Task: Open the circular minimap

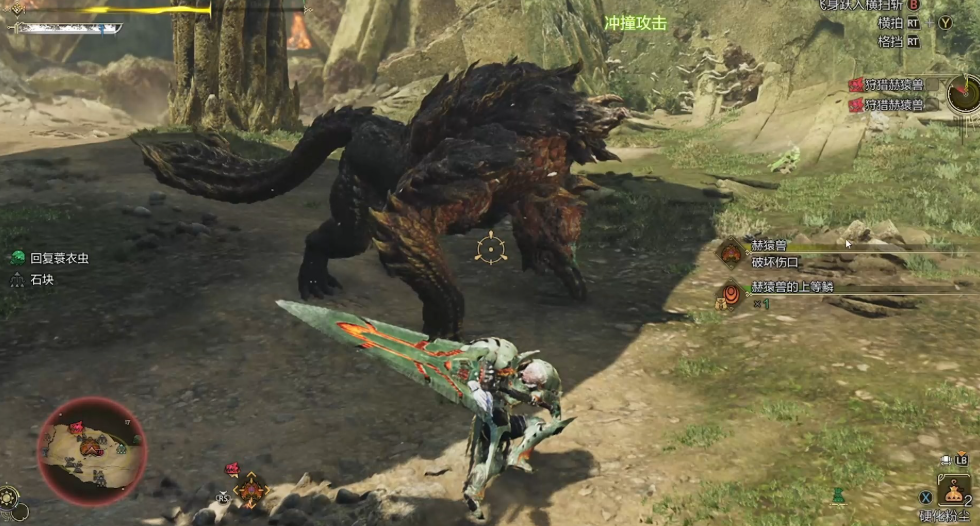Action: (x=91, y=450)
